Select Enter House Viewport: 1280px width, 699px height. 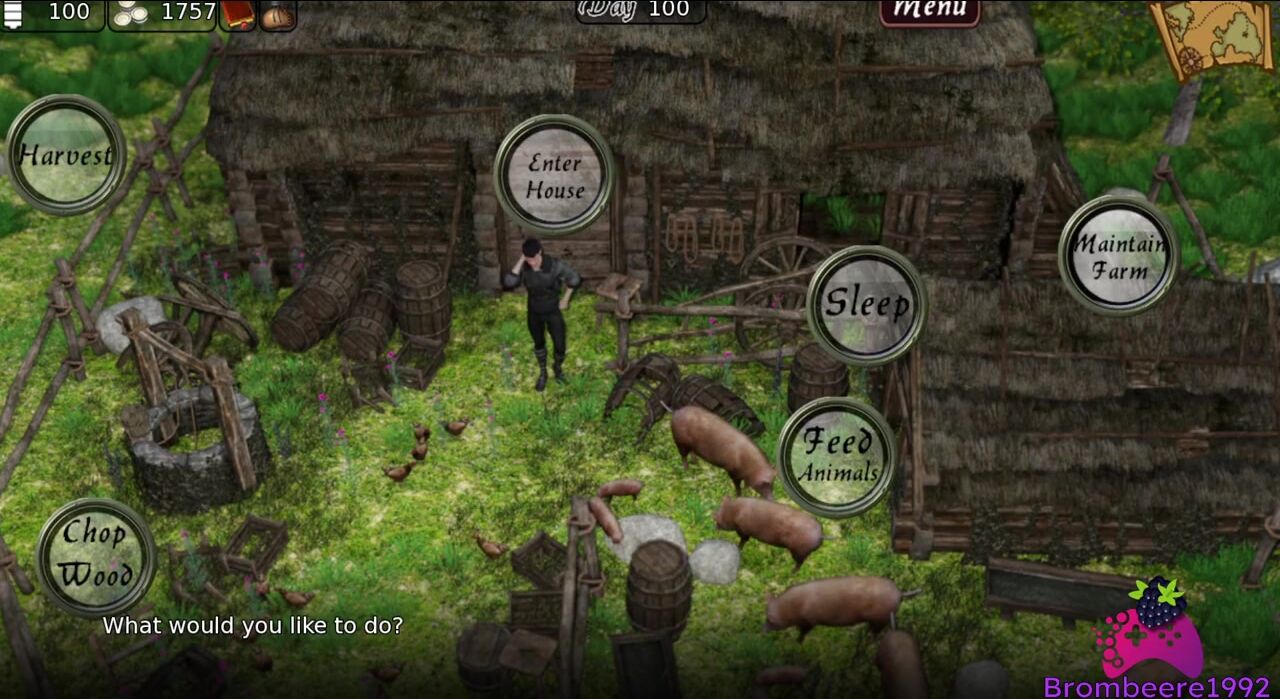pyautogui.click(x=554, y=175)
